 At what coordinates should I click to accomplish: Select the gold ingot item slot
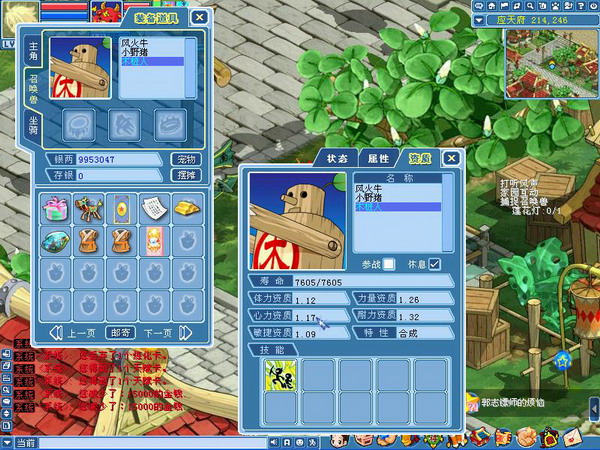pyautogui.click(x=185, y=207)
